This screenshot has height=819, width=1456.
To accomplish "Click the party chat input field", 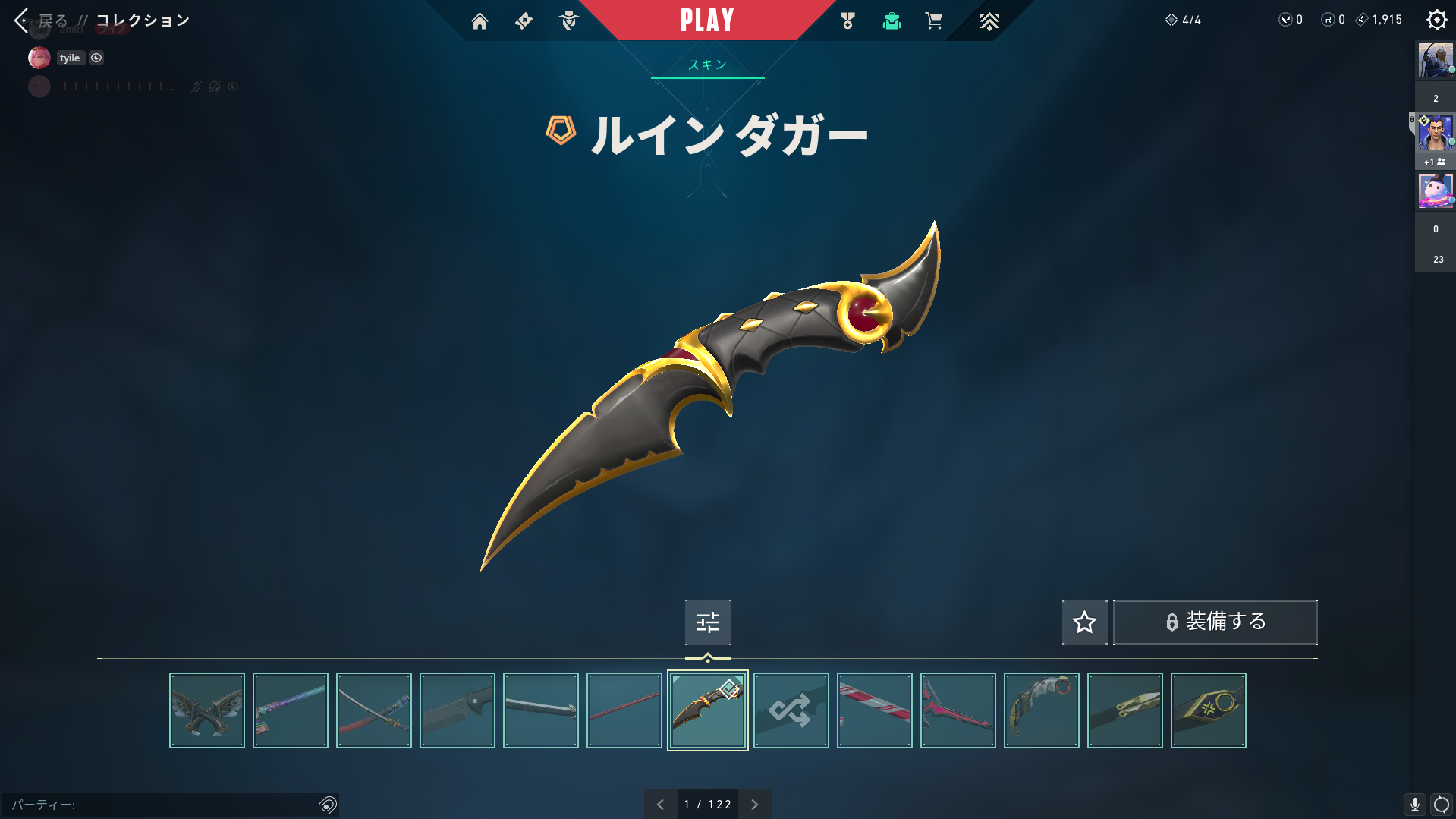I will pos(159,805).
